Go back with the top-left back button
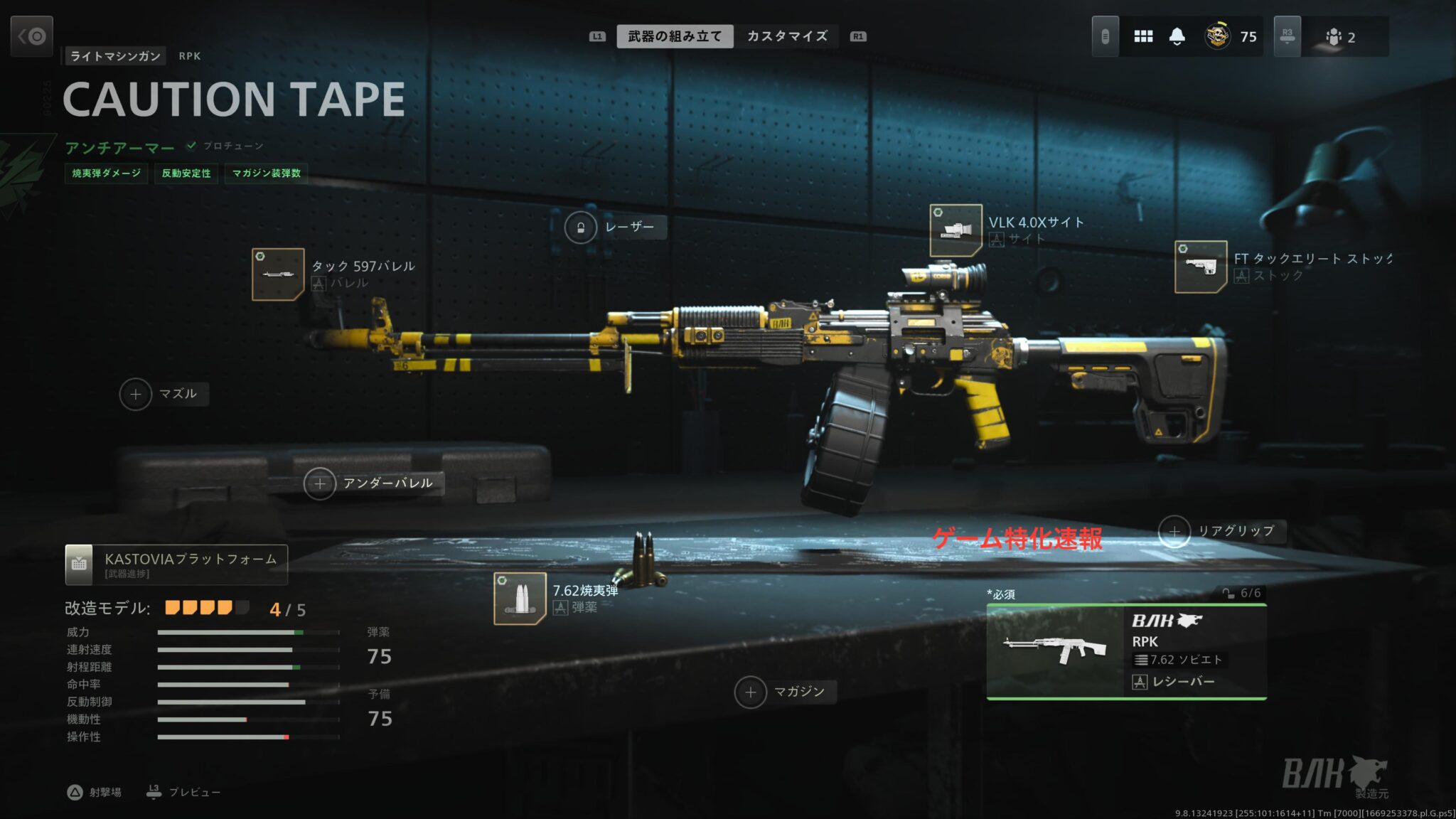Viewport: 1456px width, 819px height. [32, 36]
